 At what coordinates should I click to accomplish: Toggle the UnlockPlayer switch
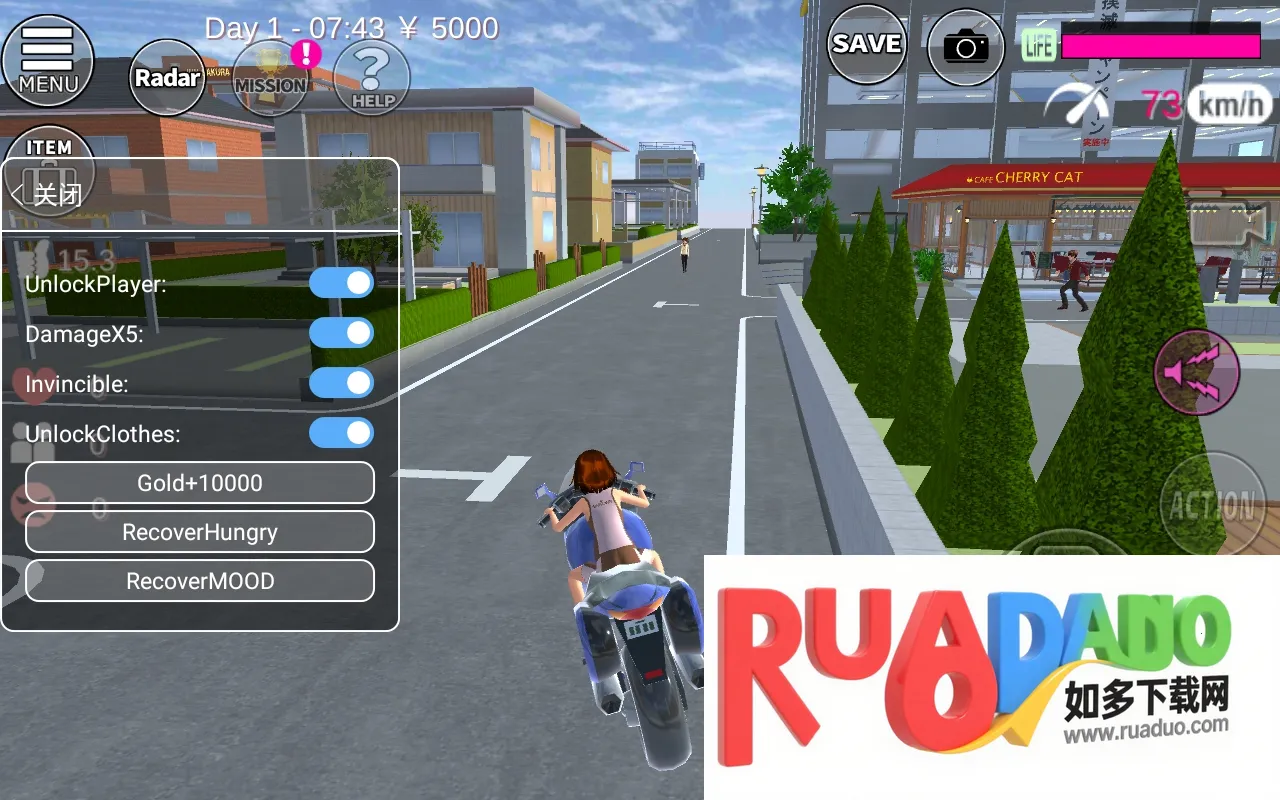tap(341, 283)
